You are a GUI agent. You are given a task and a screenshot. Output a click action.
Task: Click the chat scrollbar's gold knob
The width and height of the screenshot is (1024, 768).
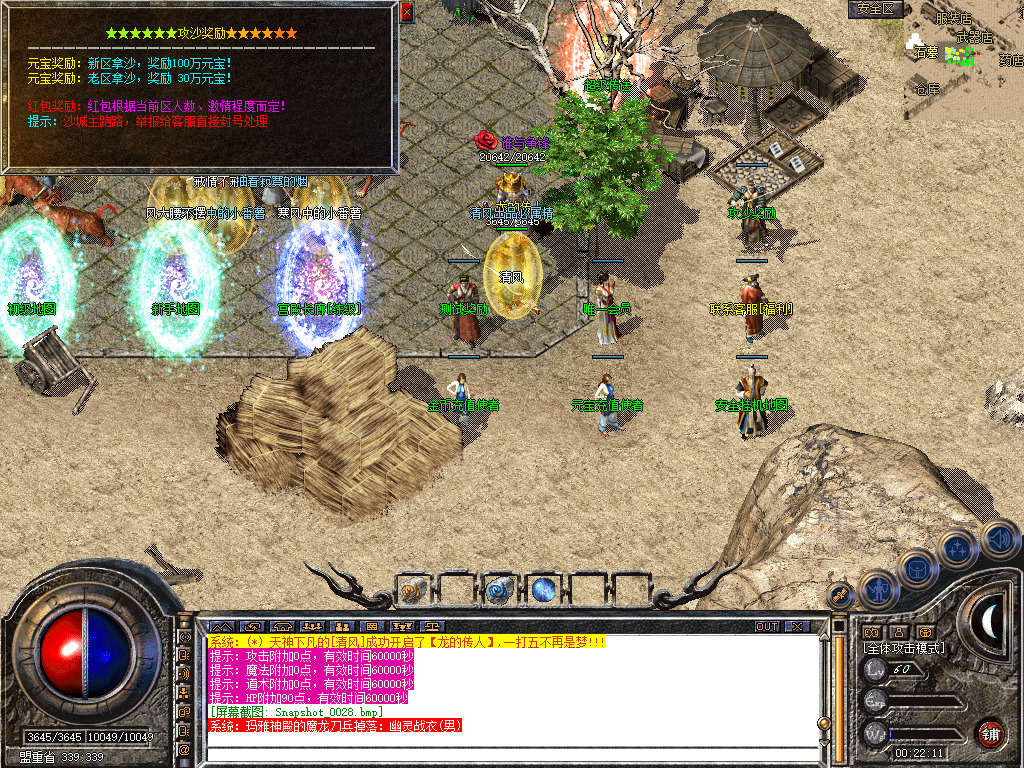pos(824,722)
